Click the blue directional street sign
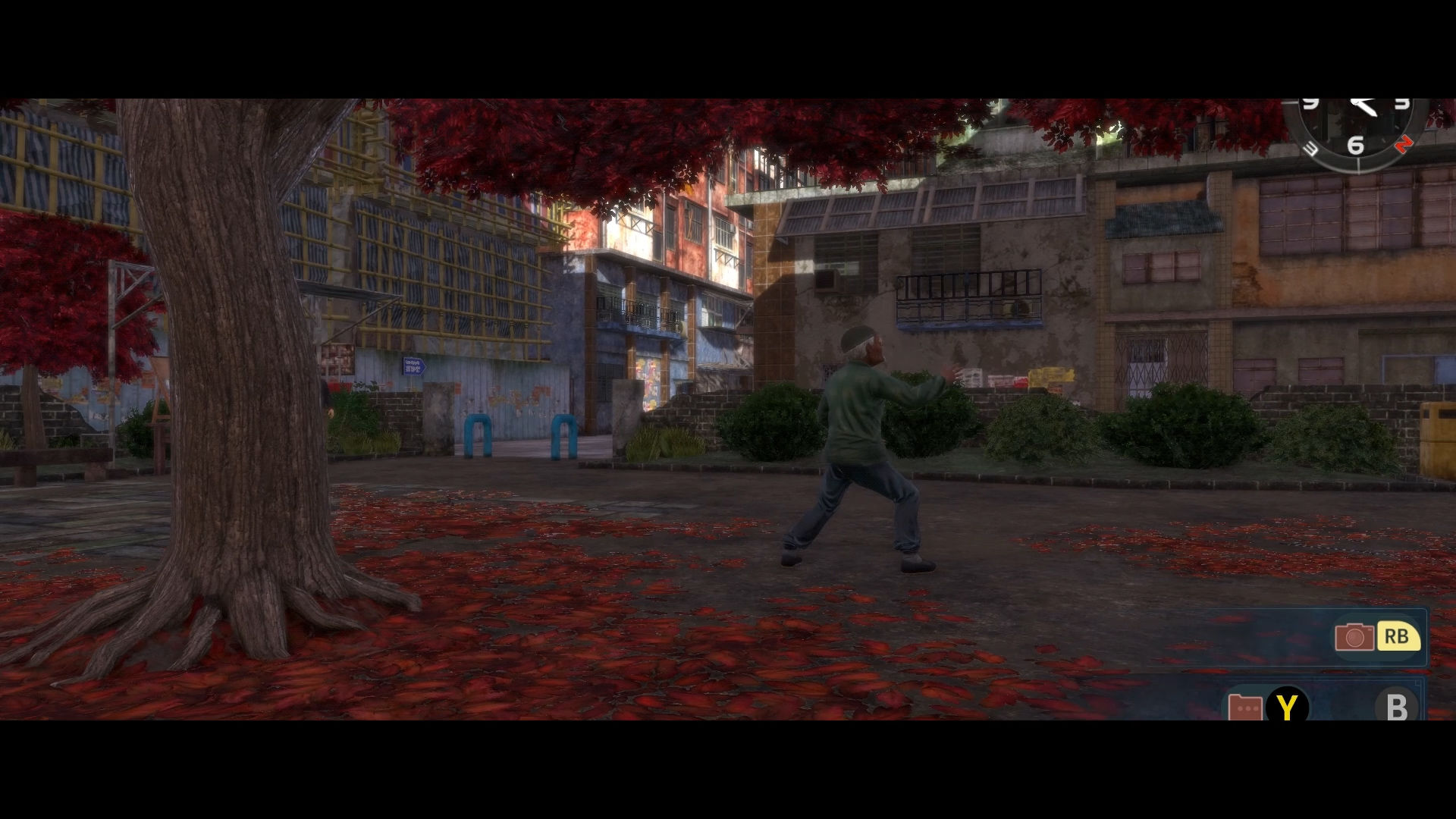This screenshot has height=819, width=1456. pyautogui.click(x=413, y=365)
